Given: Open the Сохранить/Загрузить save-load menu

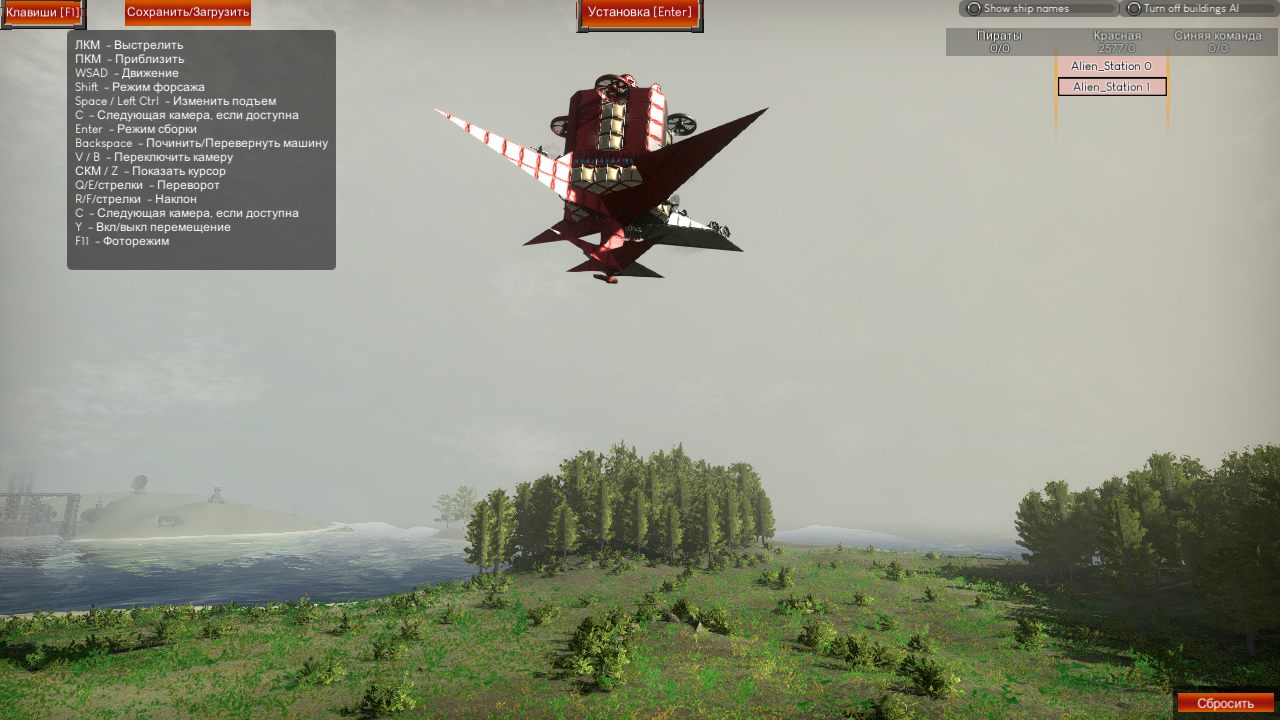Looking at the screenshot, I should (188, 13).
